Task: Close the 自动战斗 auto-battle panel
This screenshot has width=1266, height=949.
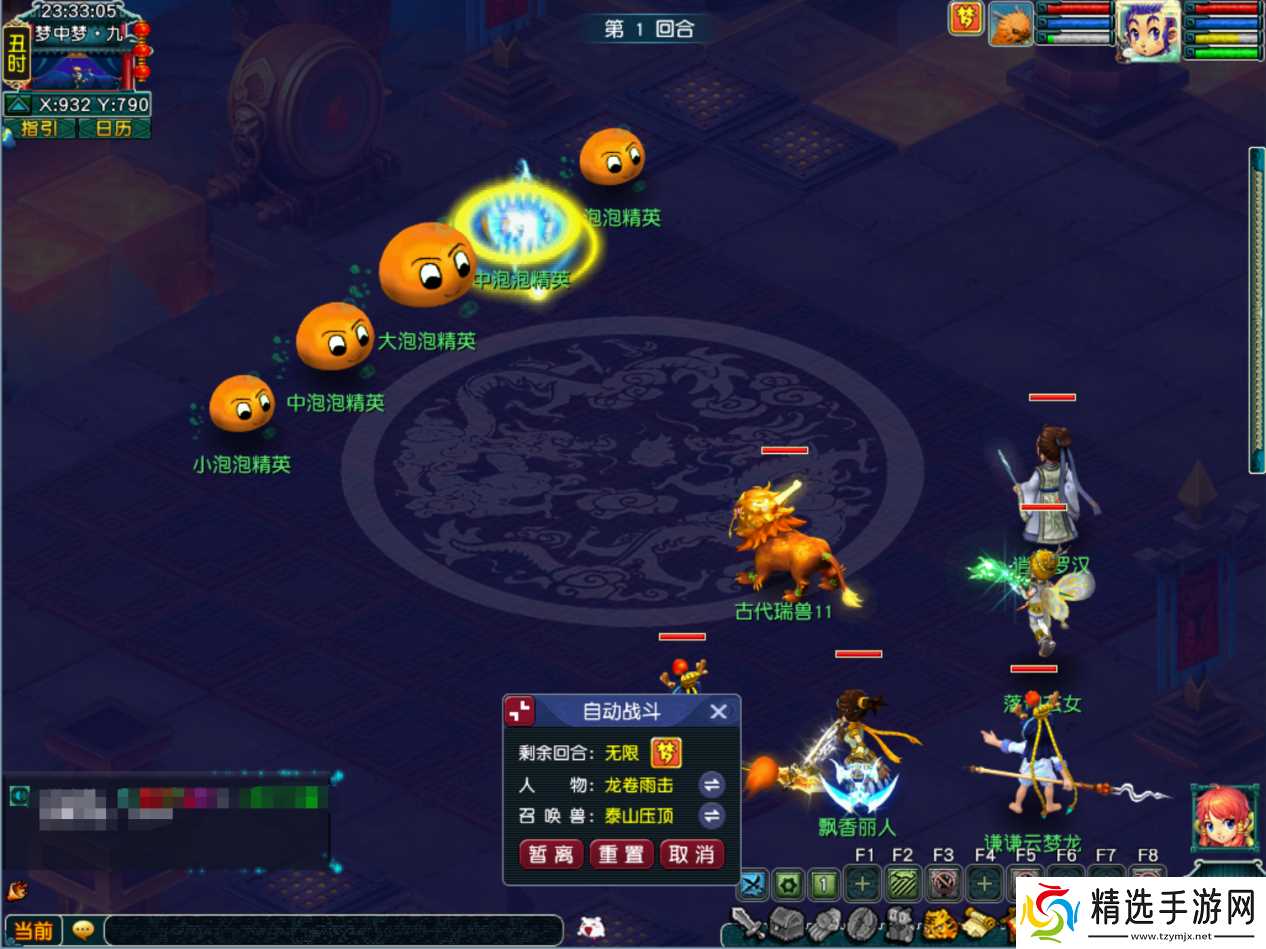Action: point(718,712)
